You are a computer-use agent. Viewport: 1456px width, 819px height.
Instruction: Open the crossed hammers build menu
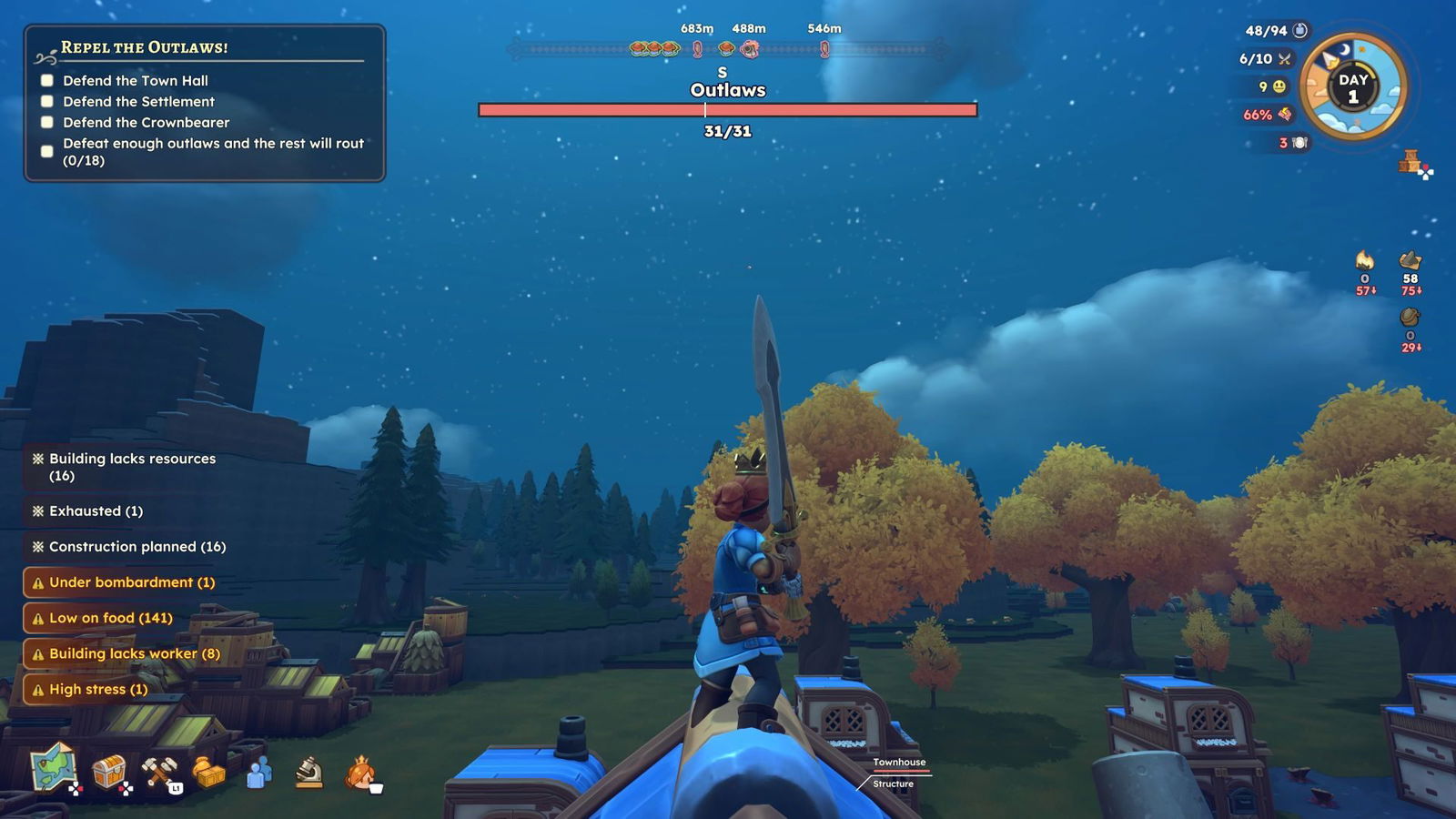(x=159, y=772)
